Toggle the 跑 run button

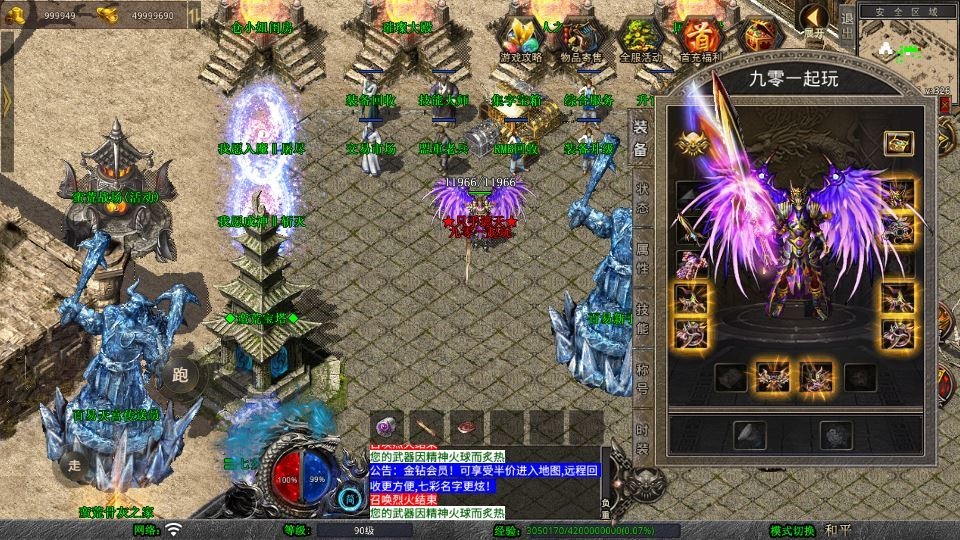[x=181, y=376]
